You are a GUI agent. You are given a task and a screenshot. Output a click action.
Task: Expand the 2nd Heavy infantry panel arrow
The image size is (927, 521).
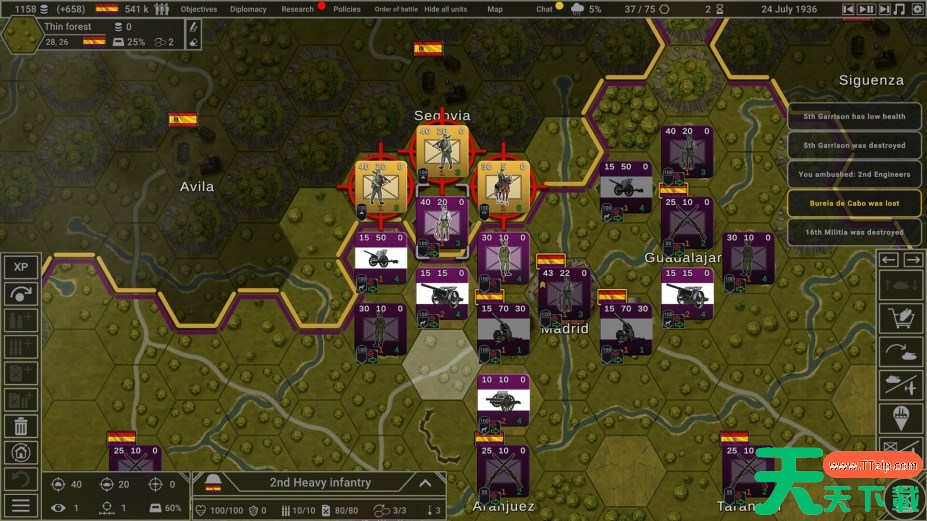(425, 483)
